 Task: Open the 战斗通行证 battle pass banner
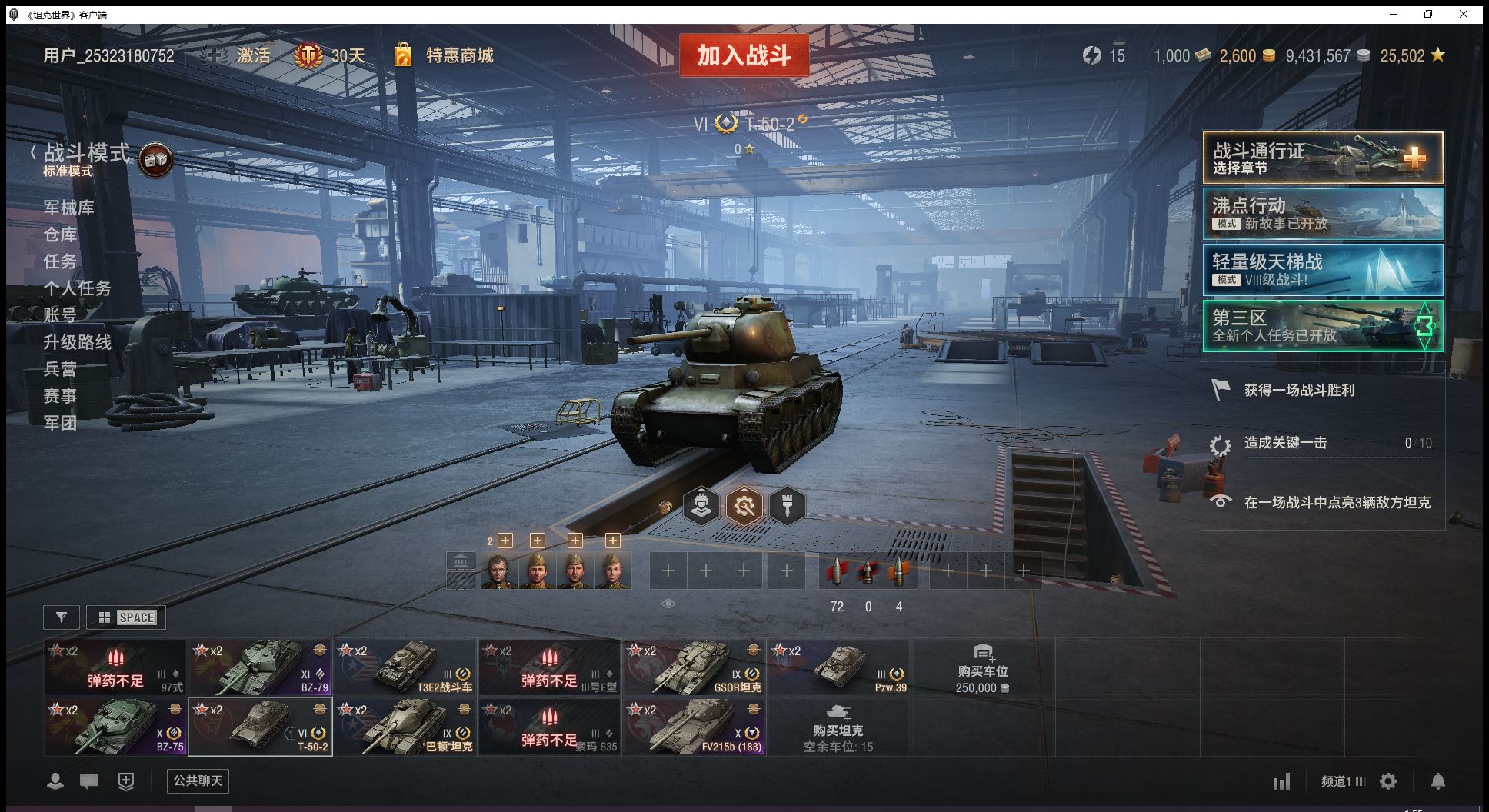coord(1322,158)
